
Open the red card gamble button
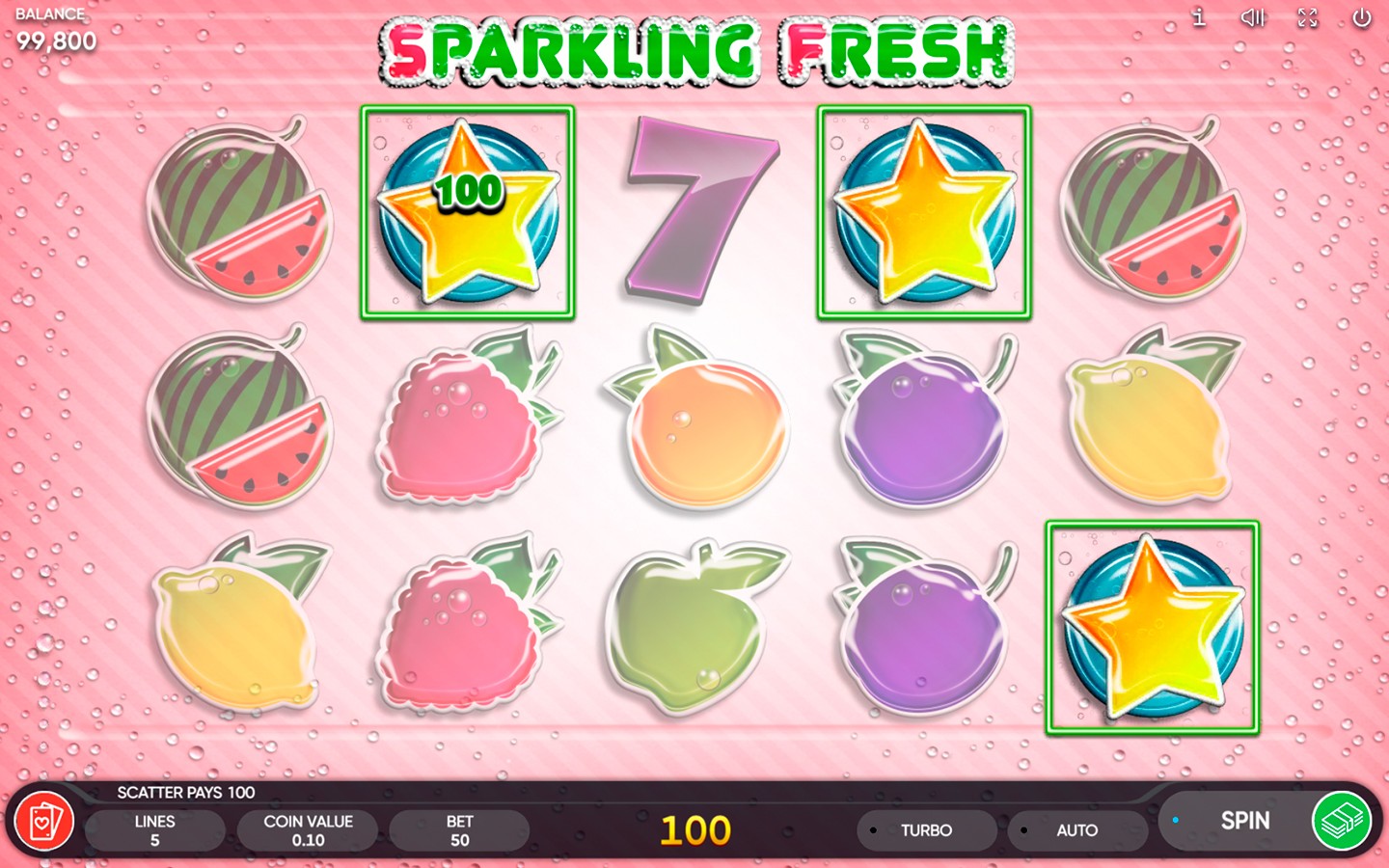(x=43, y=822)
